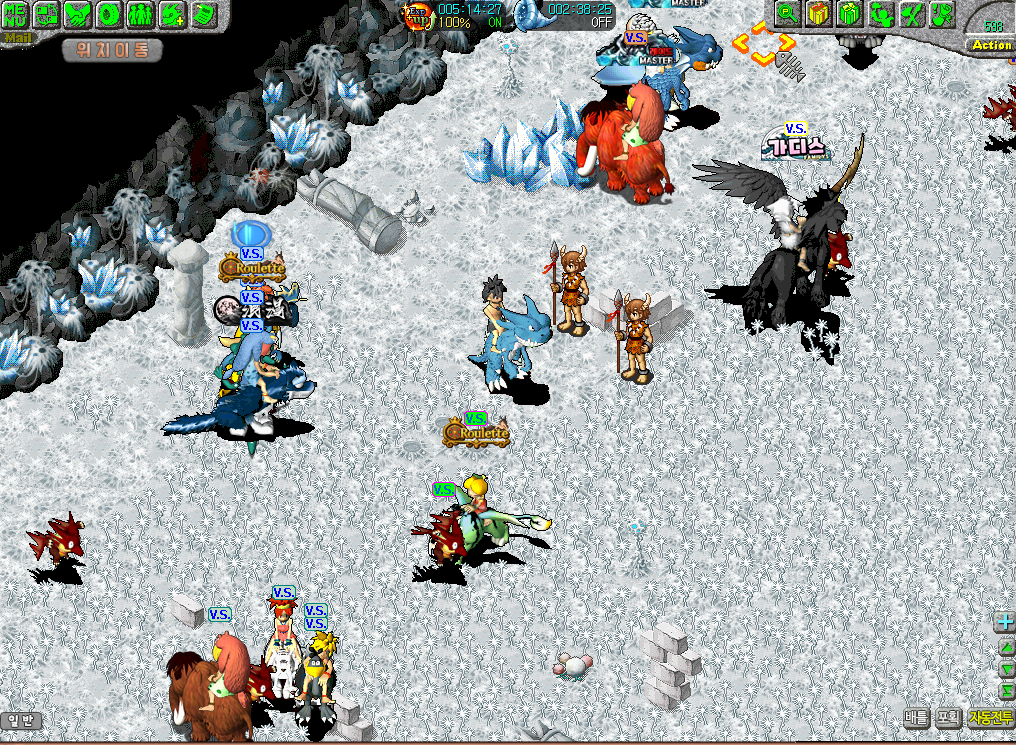Open the magnifying glass search icon
Viewport: 1016px width, 745px height.
click(x=787, y=14)
